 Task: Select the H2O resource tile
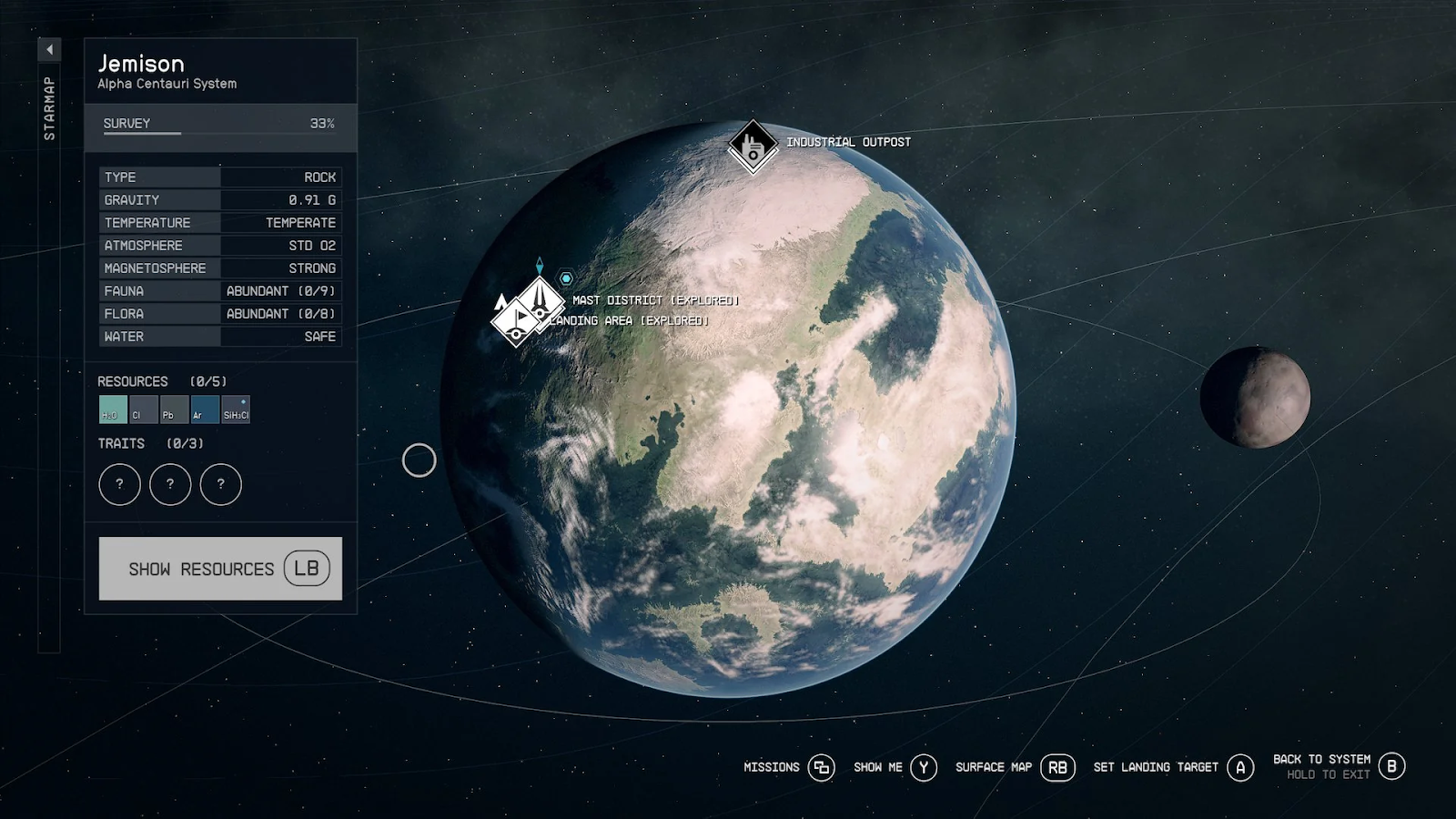click(x=113, y=409)
